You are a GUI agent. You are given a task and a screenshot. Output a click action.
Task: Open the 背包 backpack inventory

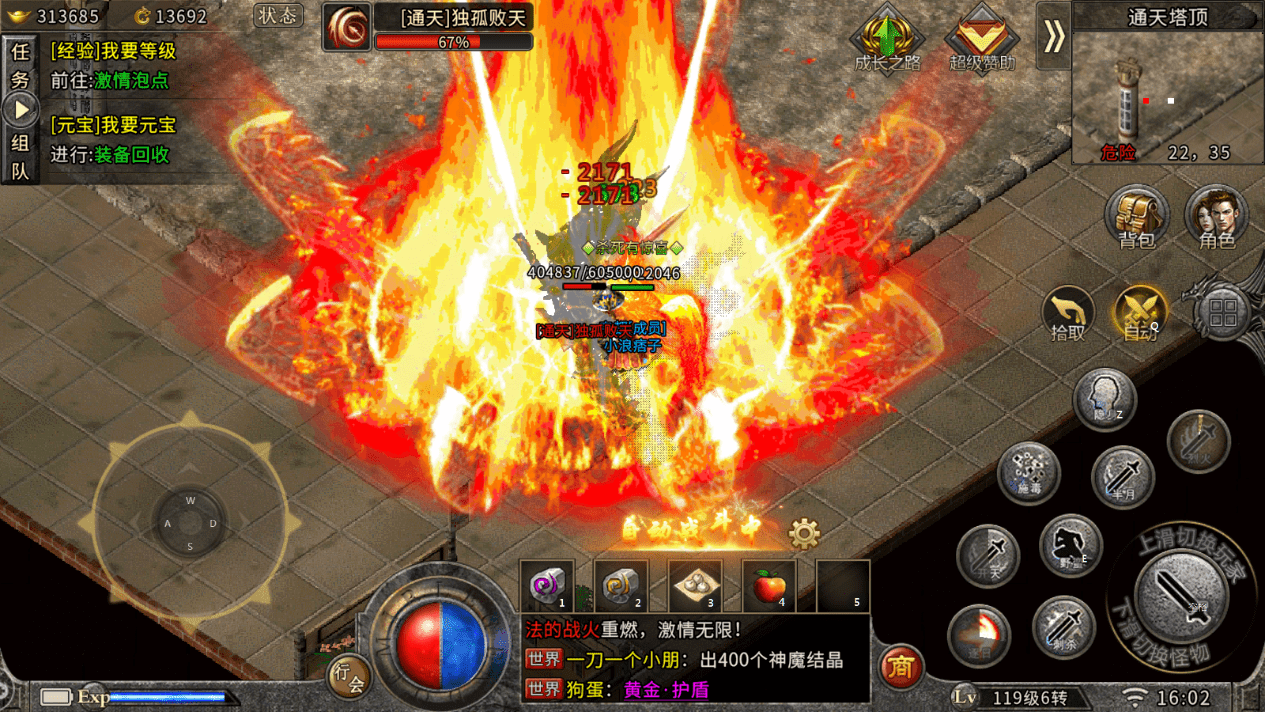(x=1137, y=216)
